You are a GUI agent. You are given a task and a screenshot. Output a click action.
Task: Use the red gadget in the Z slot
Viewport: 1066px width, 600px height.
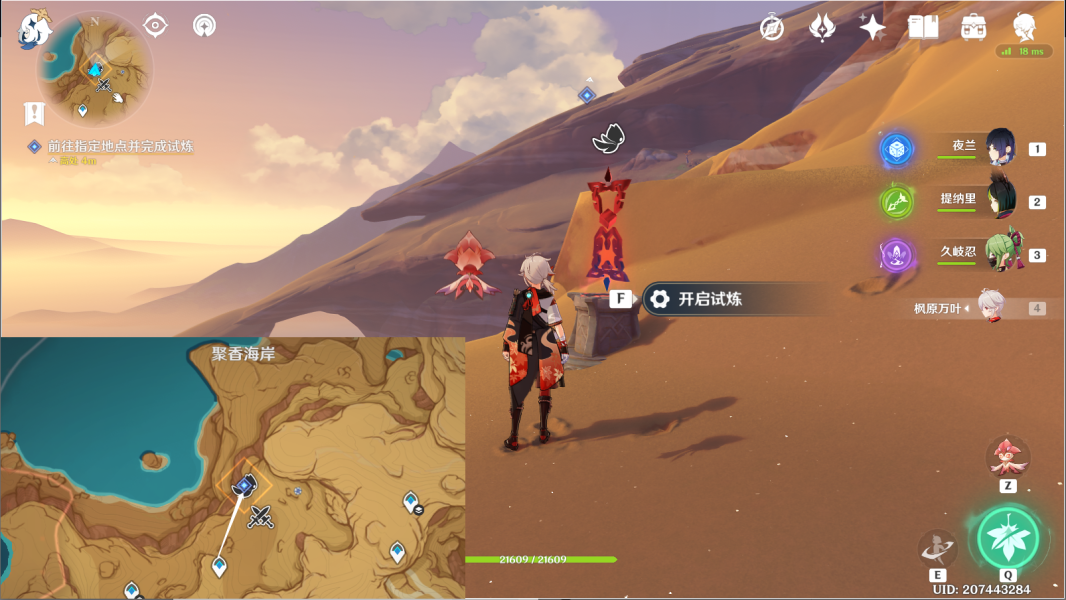[x=1007, y=457]
